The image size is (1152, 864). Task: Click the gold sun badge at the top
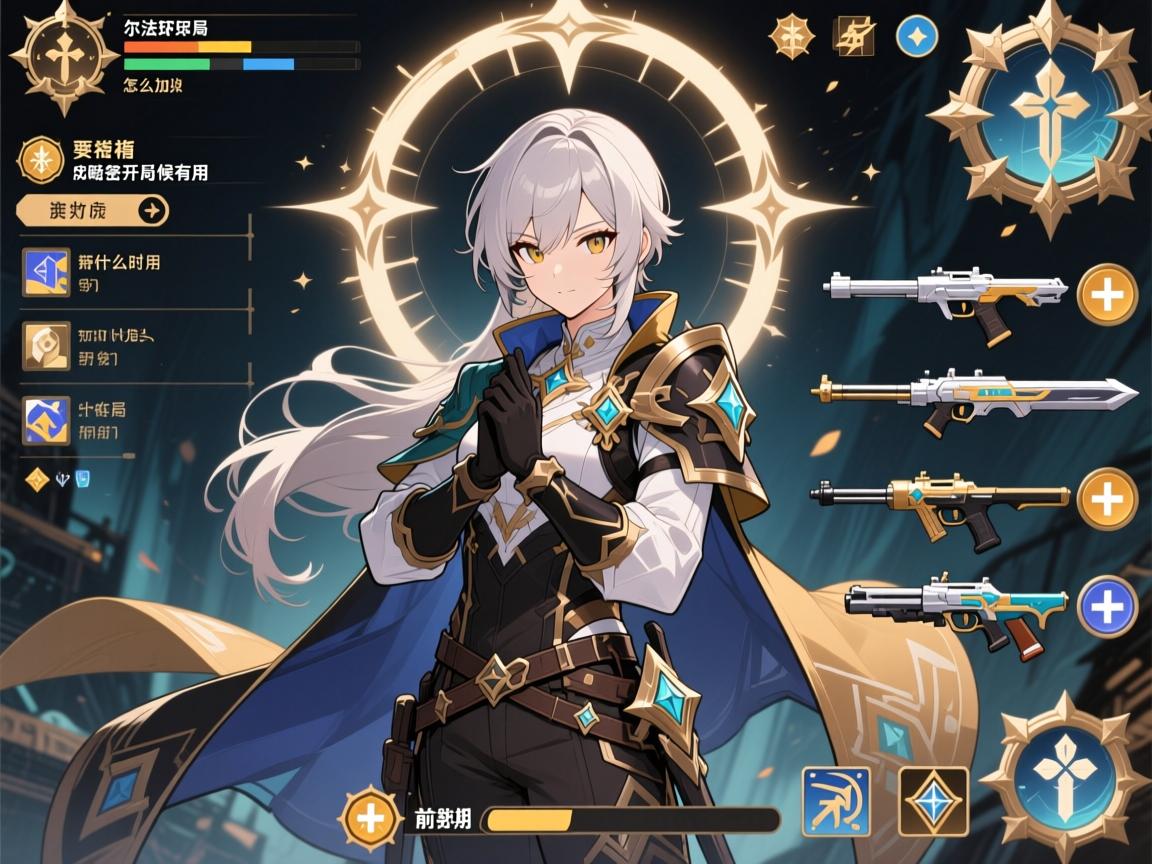tap(789, 36)
